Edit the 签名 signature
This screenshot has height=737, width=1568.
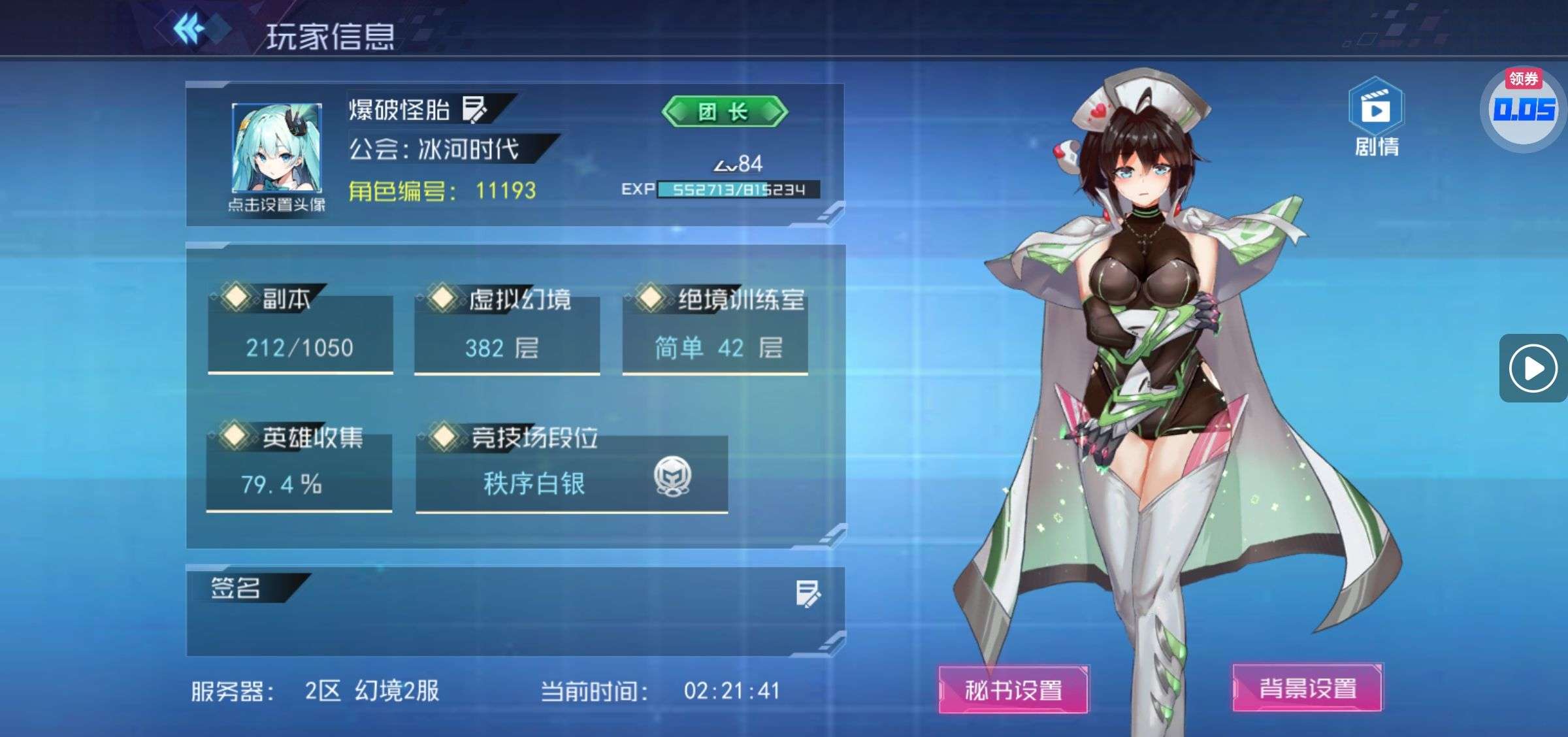[808, 594]
